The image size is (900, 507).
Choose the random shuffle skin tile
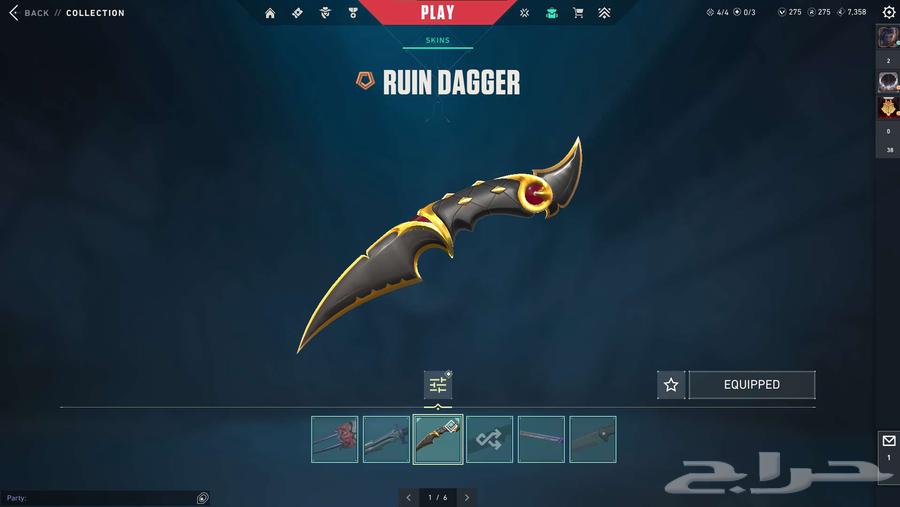click(x=490, y=439)
